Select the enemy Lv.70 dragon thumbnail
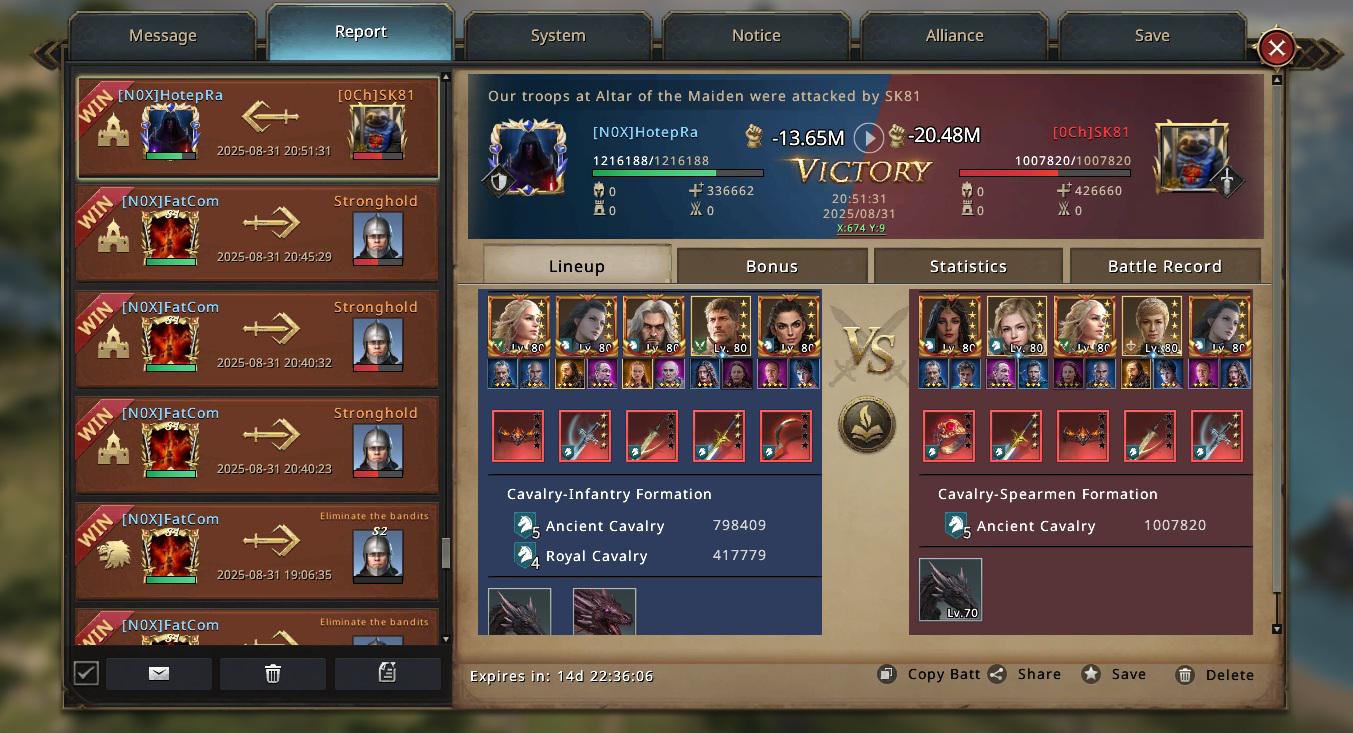 [x=950, y=589]
